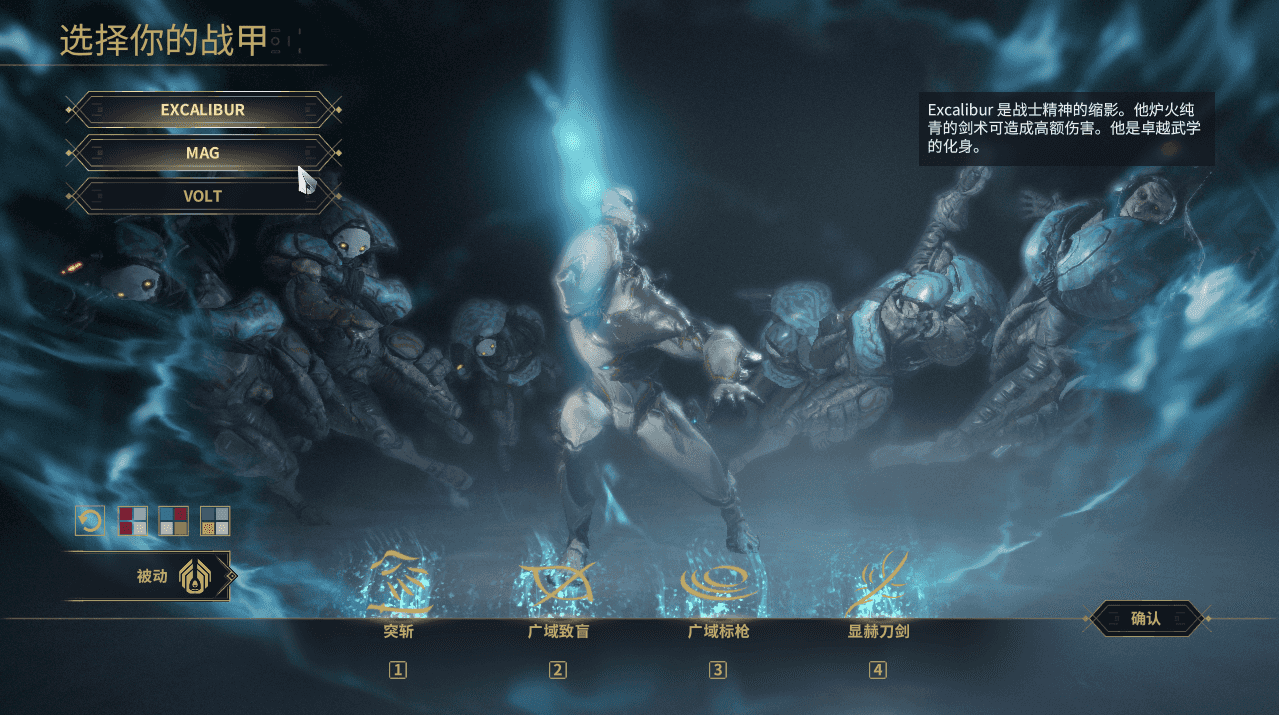1279x715 pixels.
Task: Show the 被动 passive ability panel
Action: pos(150,576)
